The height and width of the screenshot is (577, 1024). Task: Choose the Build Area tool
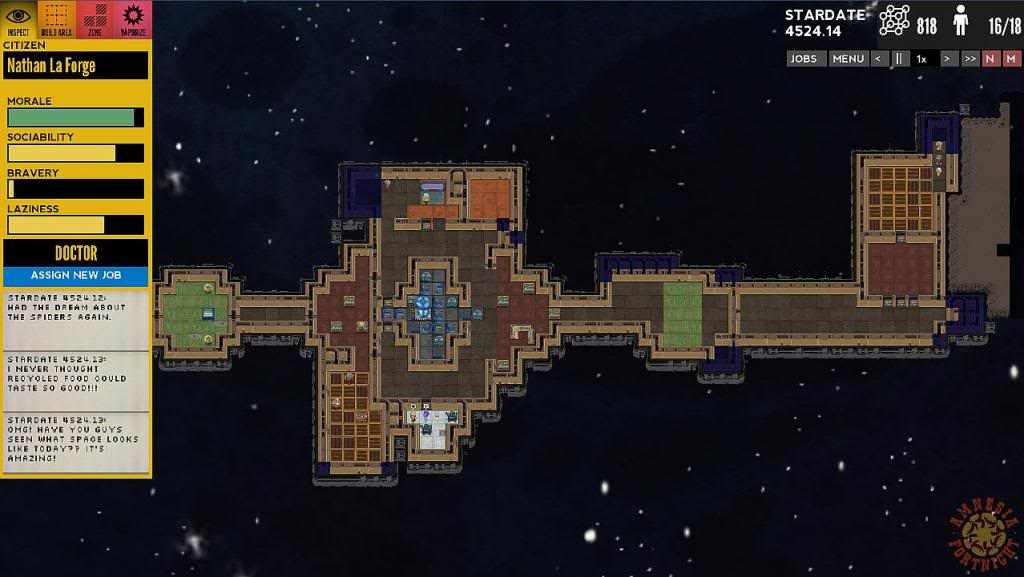58,19
